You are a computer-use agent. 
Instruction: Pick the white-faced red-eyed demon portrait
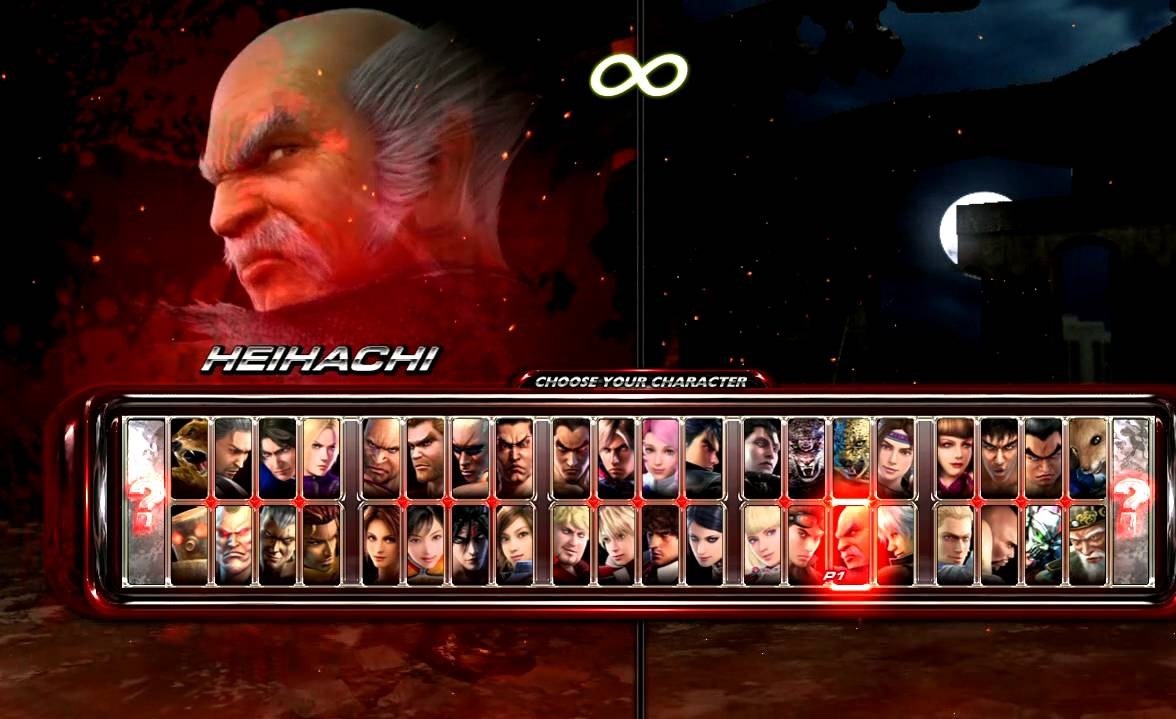[233, 543]
